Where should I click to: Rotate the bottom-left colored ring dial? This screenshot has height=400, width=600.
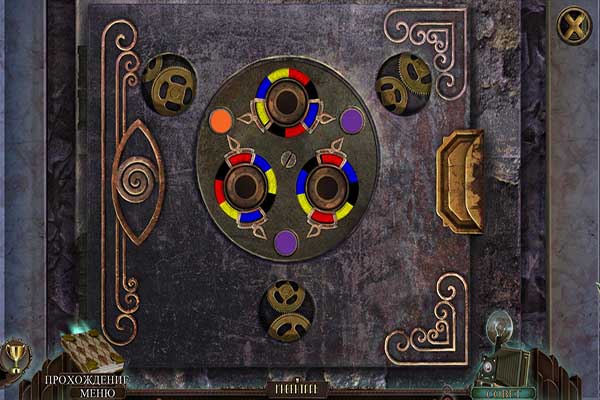[246, 187]
